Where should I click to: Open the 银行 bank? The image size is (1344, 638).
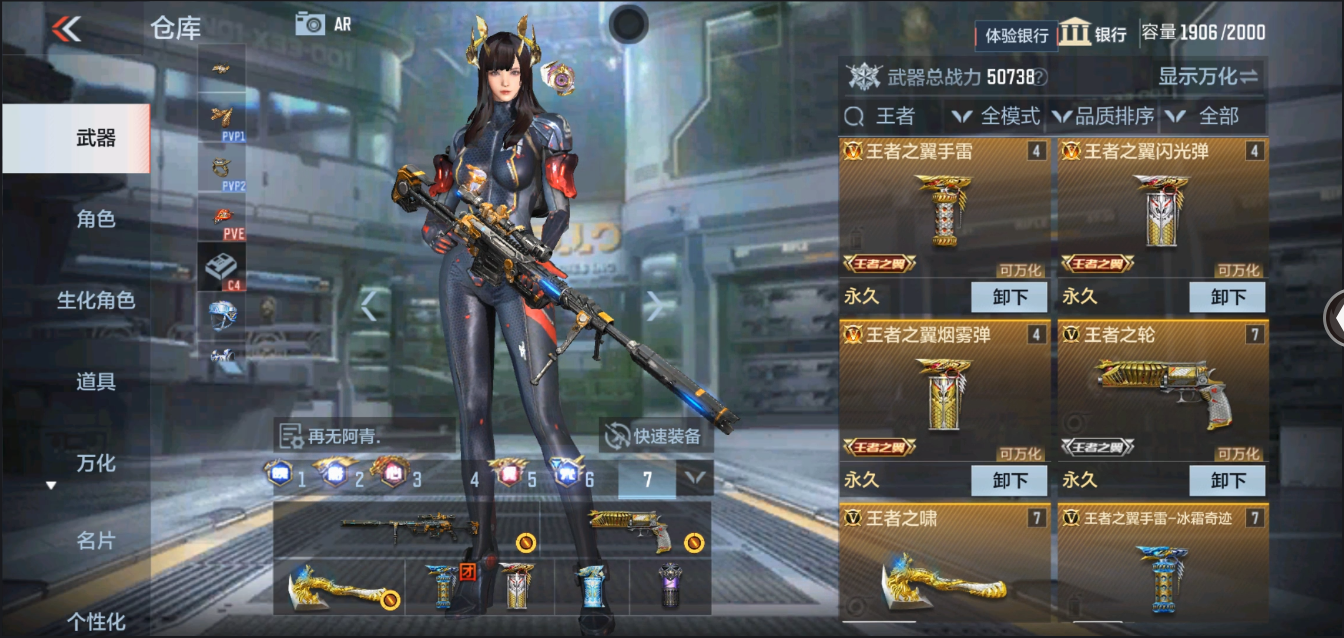tap(1094, 33)
